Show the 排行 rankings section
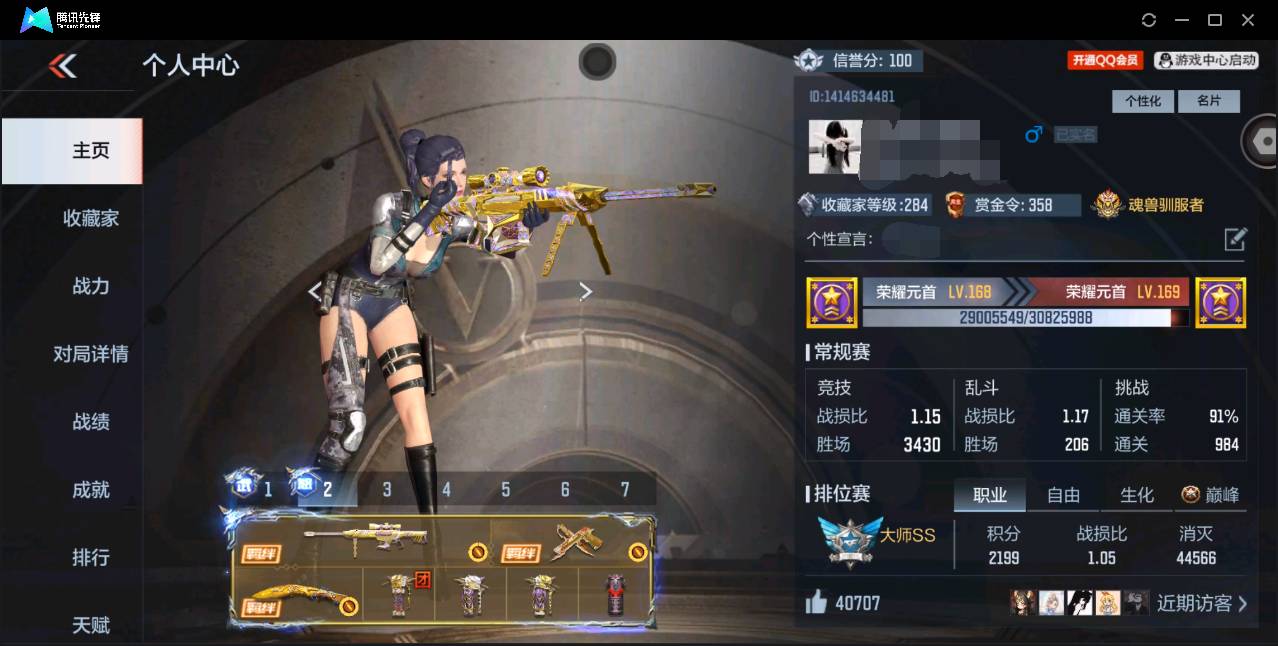The width and height of the screenshot is (1278, 646). pyautogui.click(x=90, y=557)
